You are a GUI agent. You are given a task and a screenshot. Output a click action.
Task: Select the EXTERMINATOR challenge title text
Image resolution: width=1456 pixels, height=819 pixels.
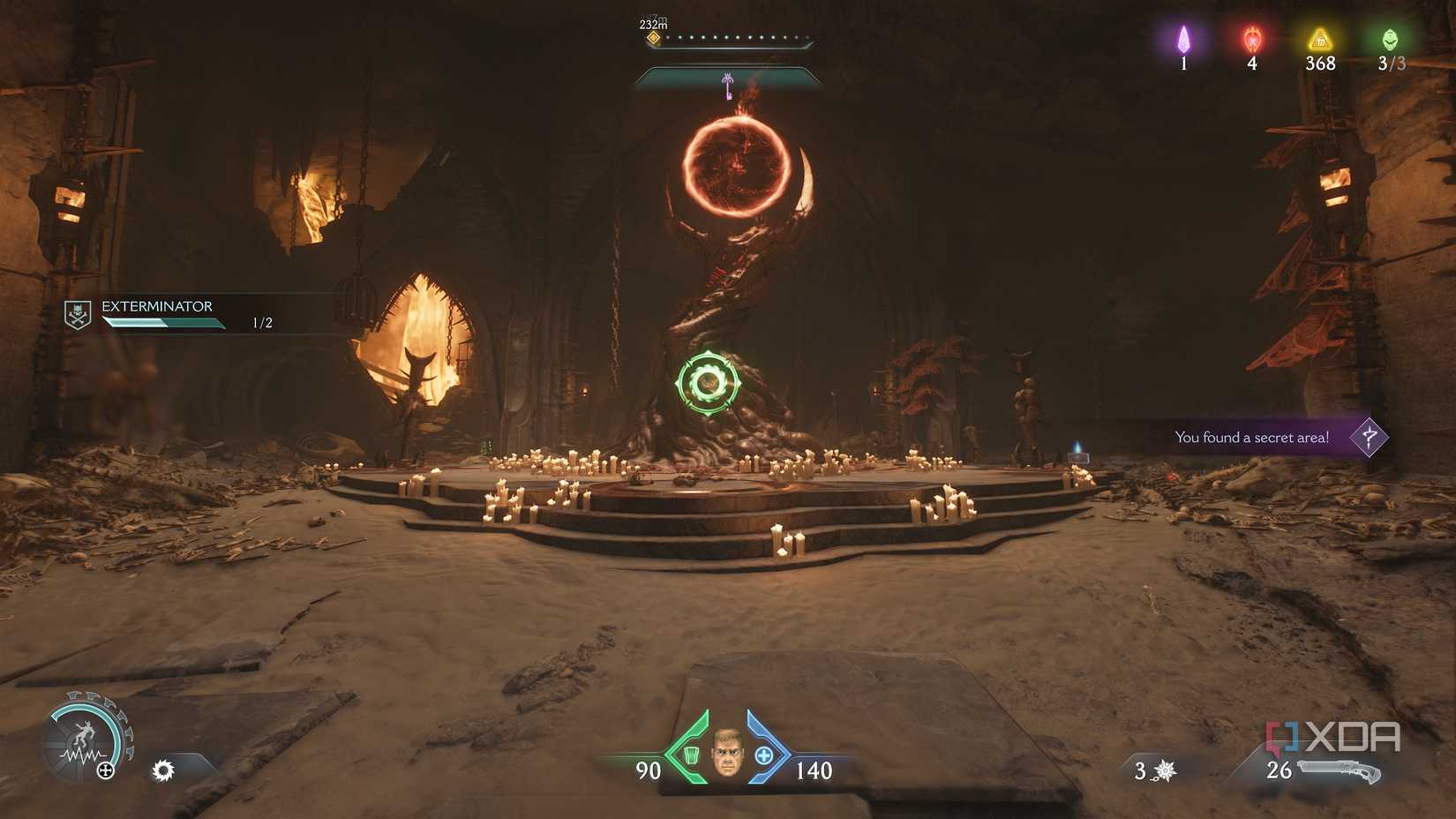coord(157,306)
